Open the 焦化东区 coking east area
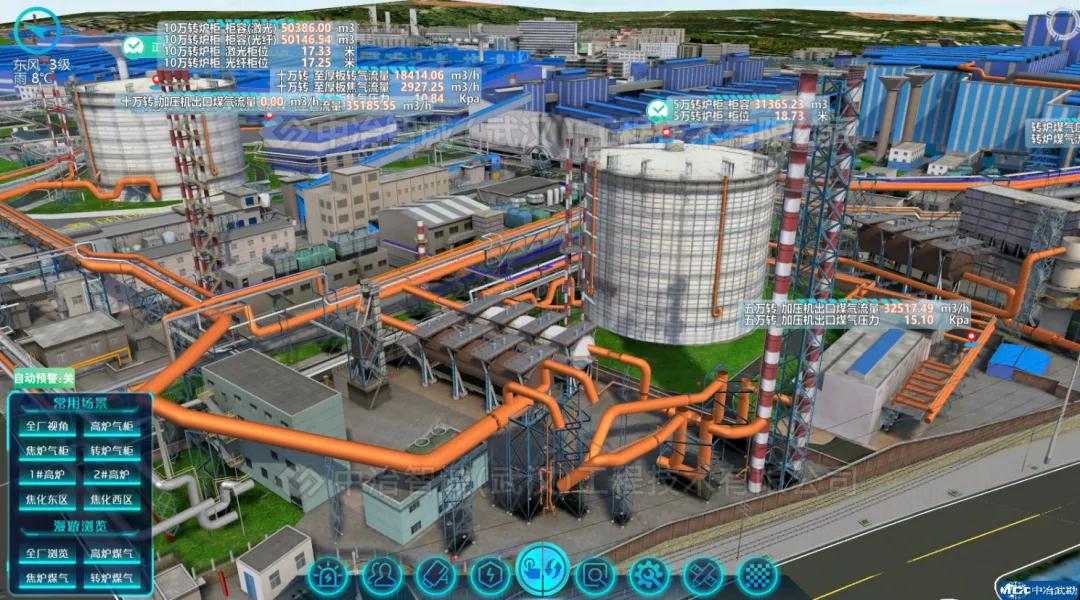This screenshot has width=1080, height=600. [x=46, y=500]
